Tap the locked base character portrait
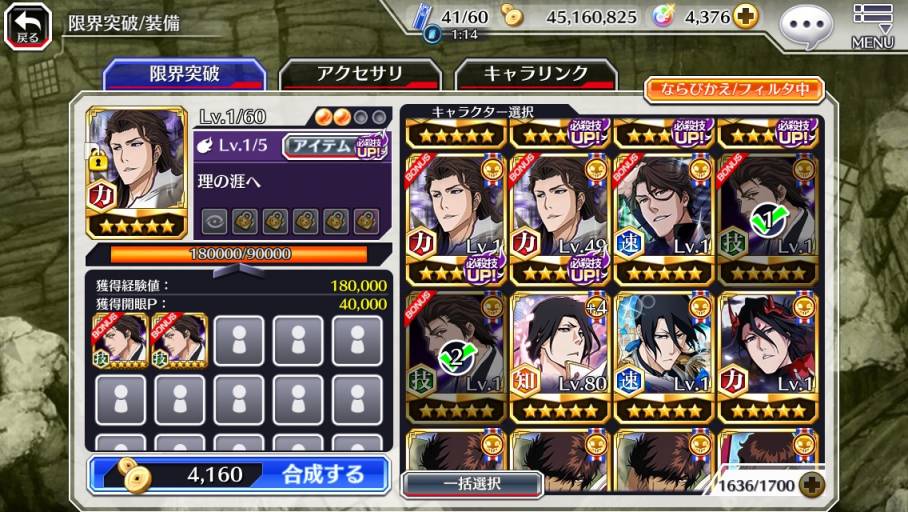 pyautogui.click(x=136, y=172)
